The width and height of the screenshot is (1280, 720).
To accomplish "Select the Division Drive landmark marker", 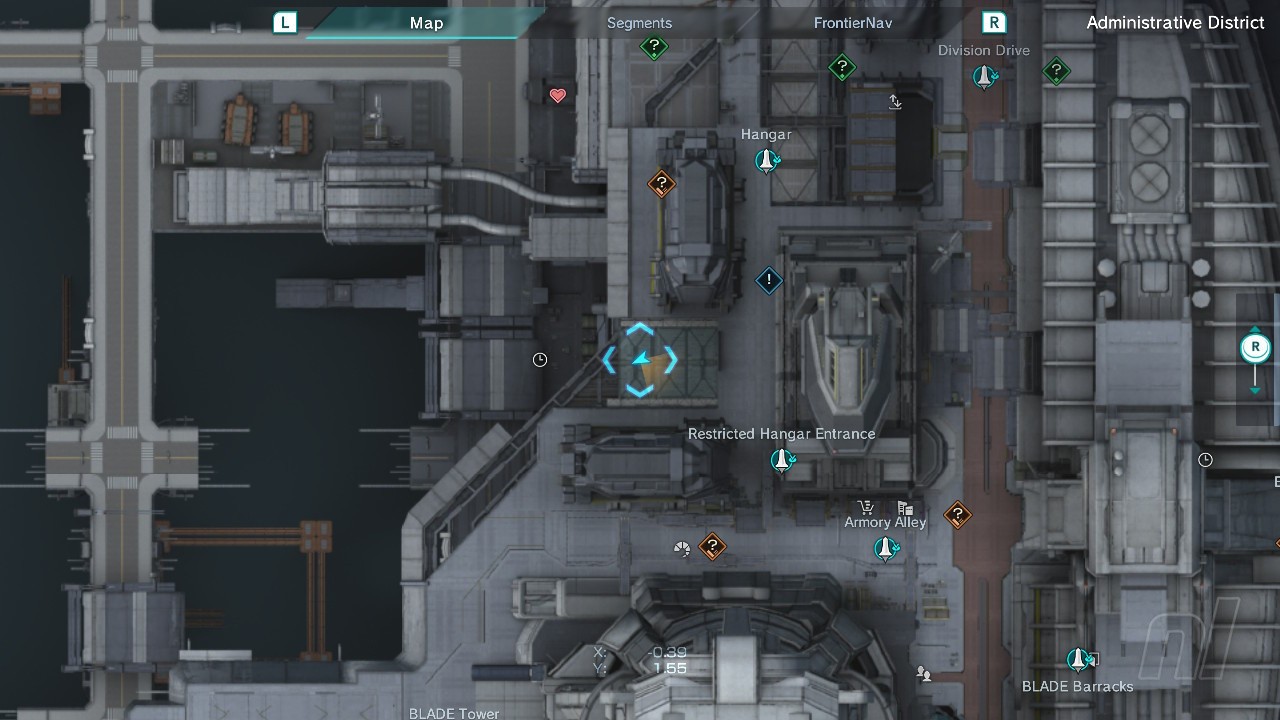I will pyautogui.click(x=984, y=76).
